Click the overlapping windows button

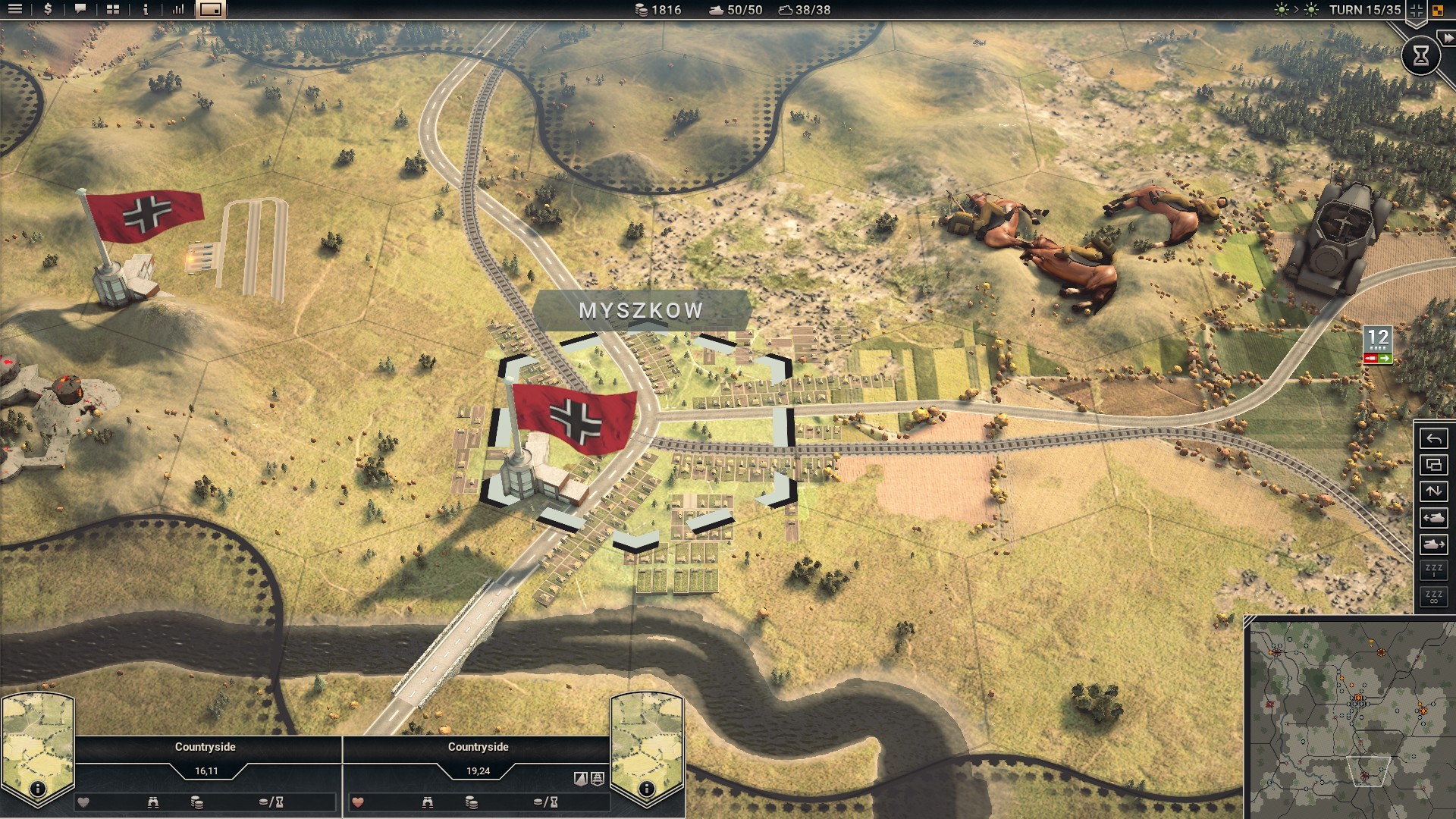(1433, 465)
